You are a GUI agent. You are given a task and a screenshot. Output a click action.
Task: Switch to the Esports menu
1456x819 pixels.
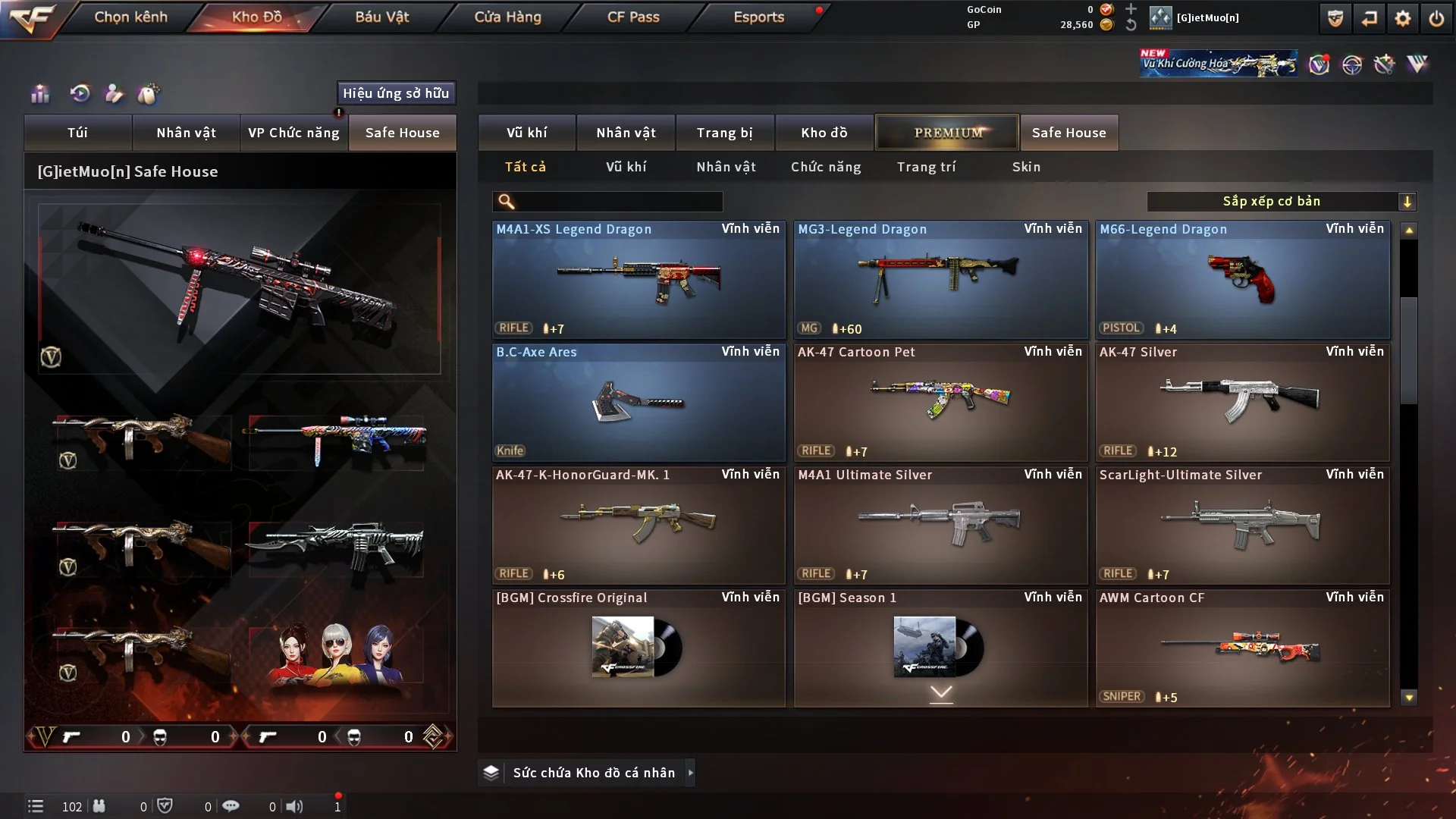[x=758, y=17]
